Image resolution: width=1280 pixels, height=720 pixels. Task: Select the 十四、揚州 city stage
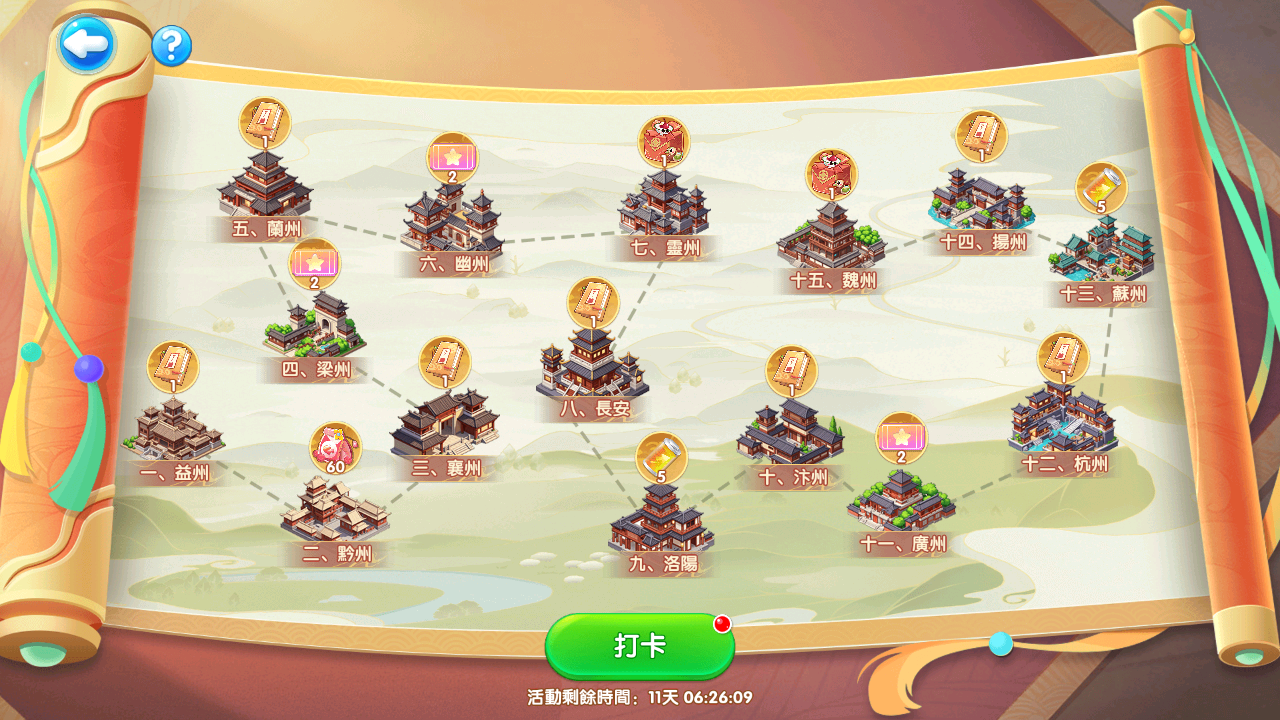pos(980,200)
